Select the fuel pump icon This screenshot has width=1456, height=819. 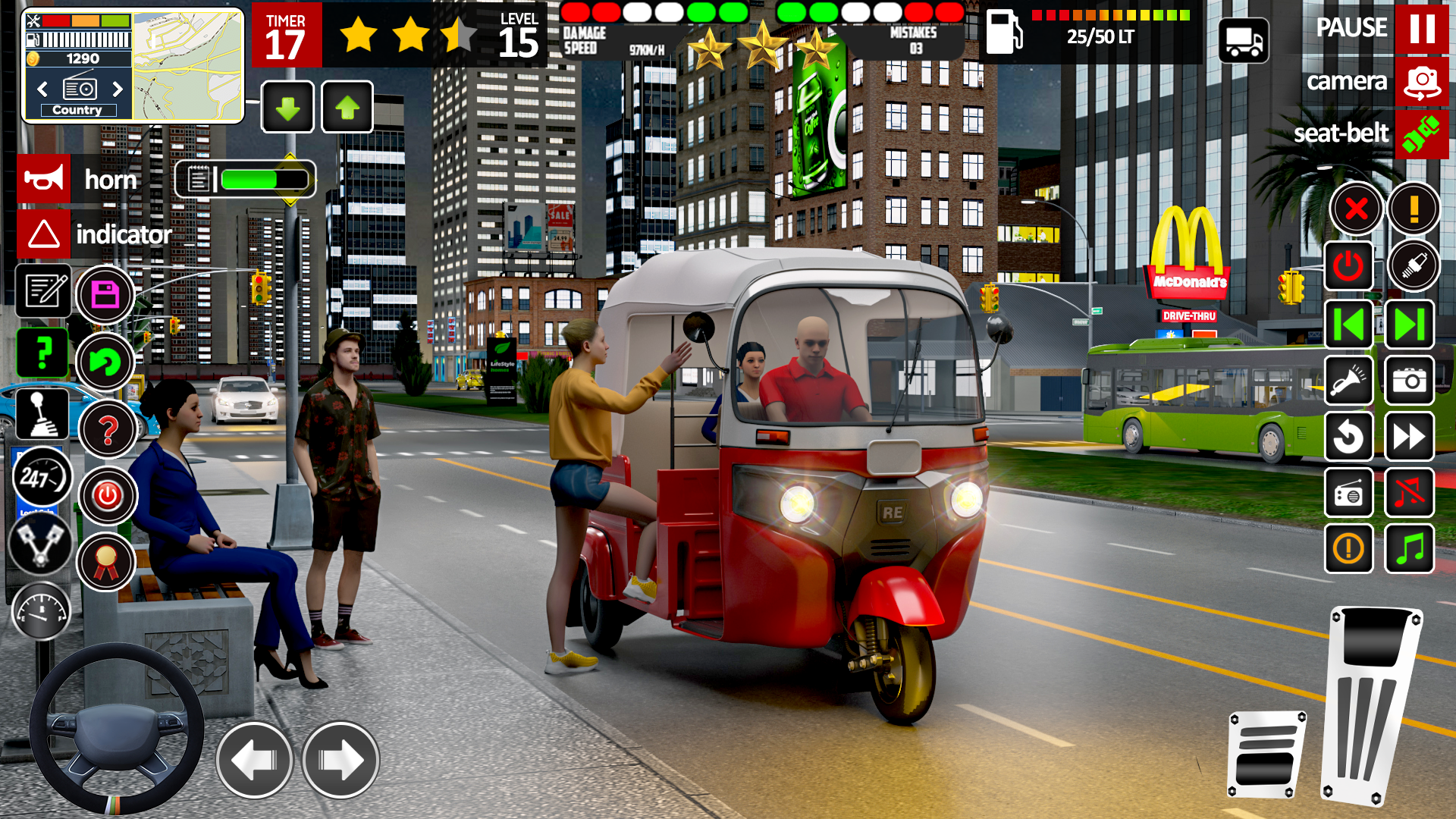(1006, 33)
